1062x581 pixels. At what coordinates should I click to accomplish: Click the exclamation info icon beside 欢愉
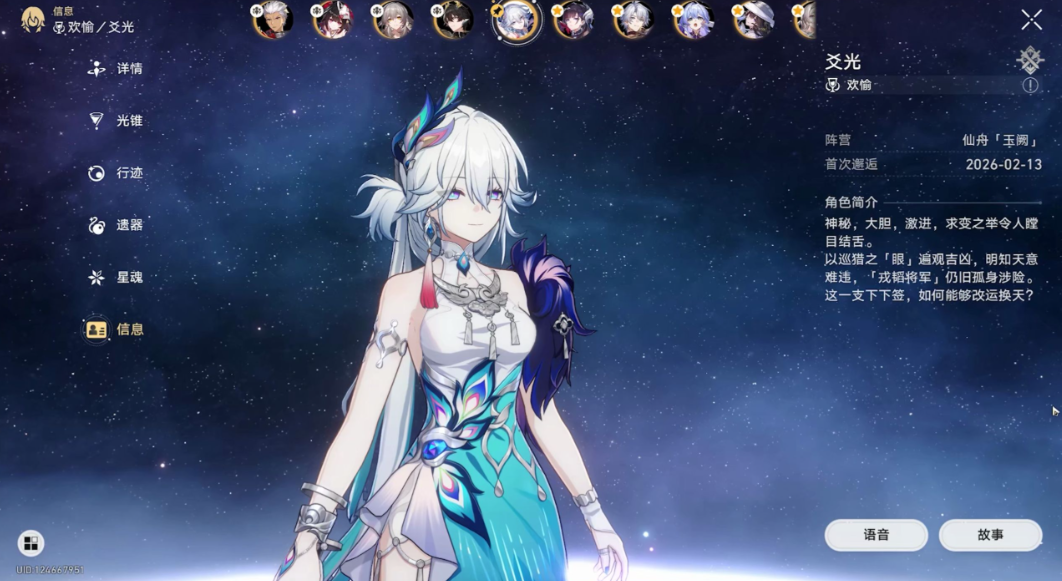tap(1030, 86)
